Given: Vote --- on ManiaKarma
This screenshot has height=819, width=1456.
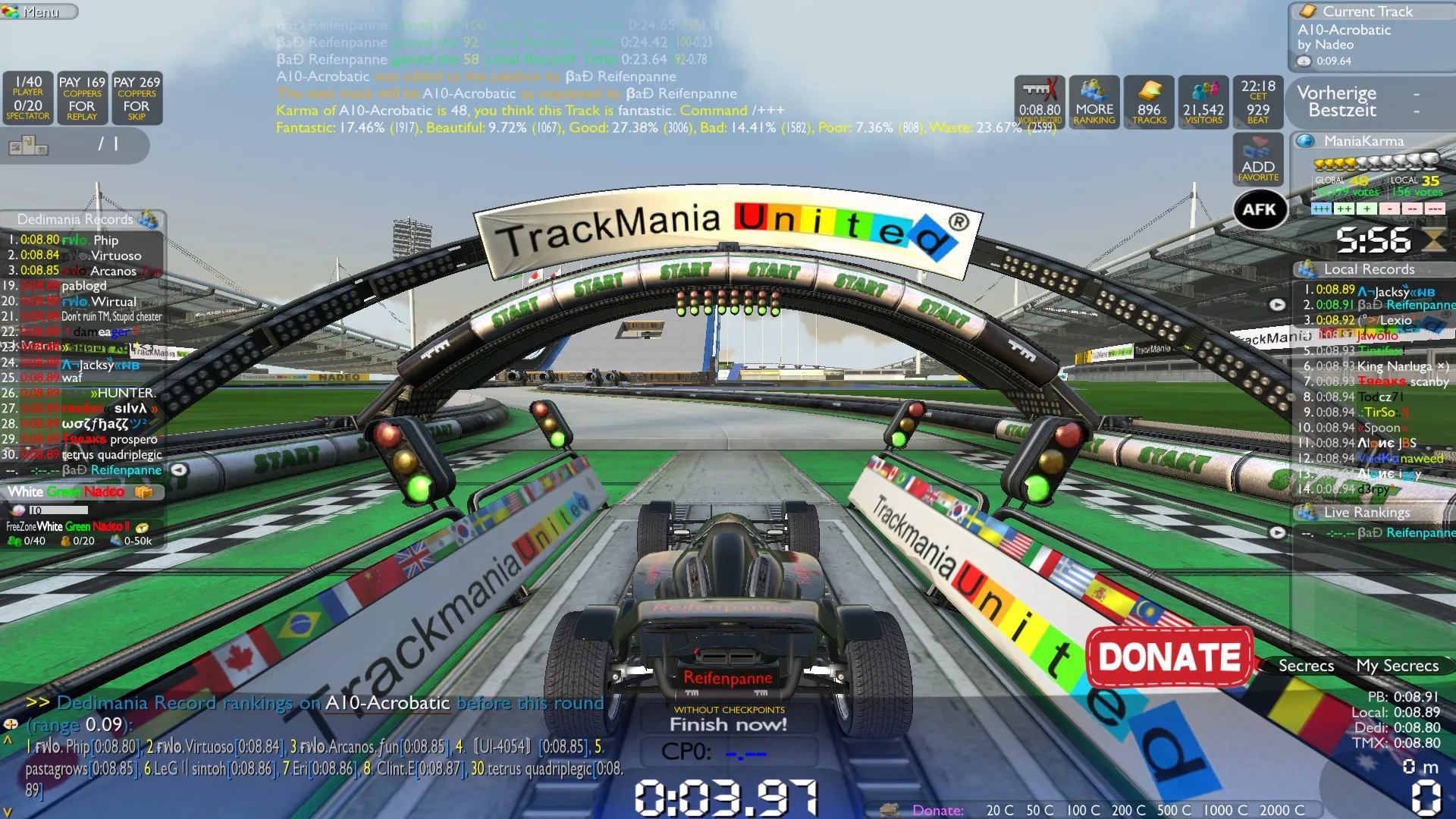Looking at the screenshot, I should click(x=1435, y=209).
